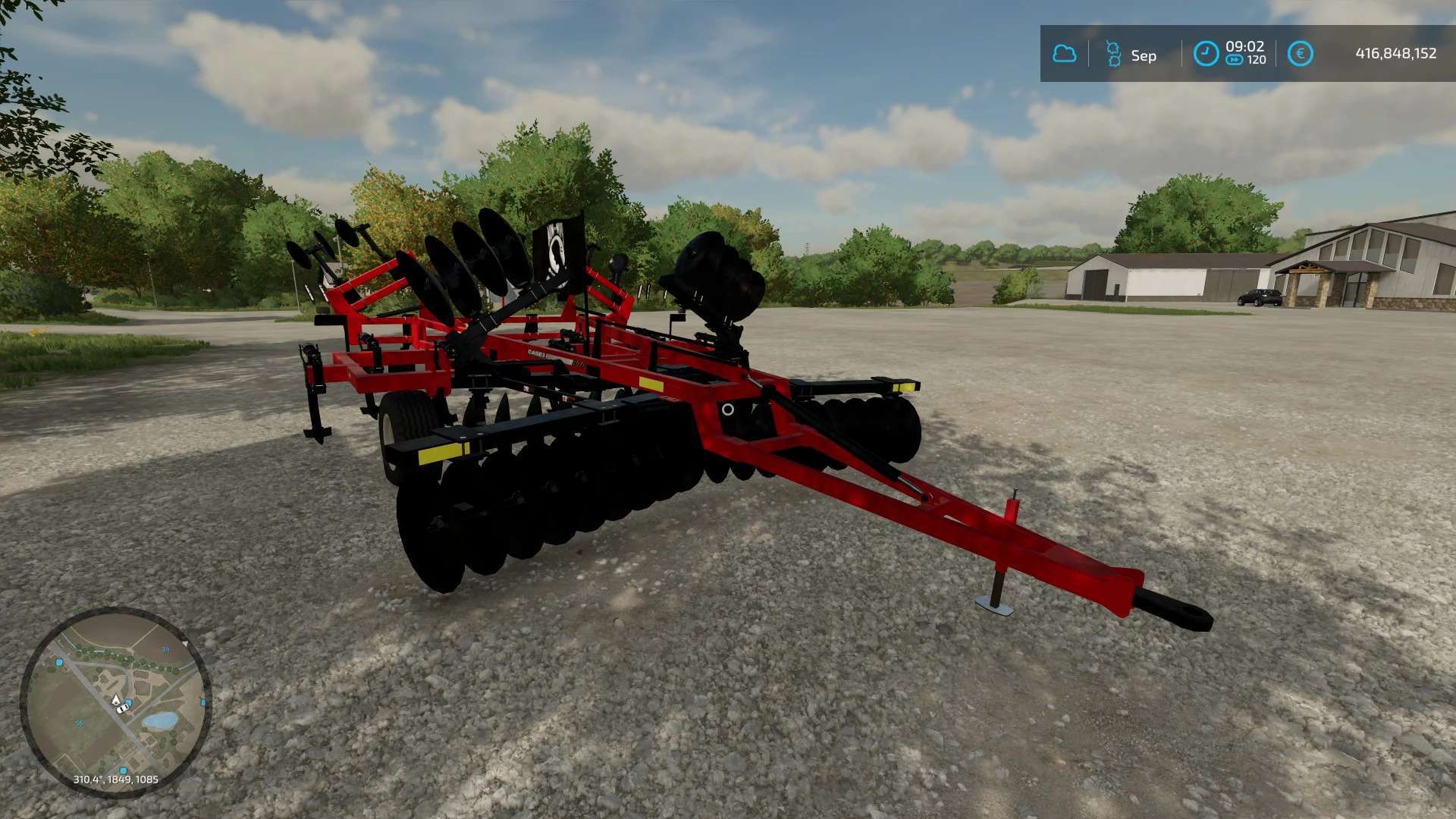Click the 09:02 time display
Viewport: 1456px width, 819px height.
tap(1245, 47)
